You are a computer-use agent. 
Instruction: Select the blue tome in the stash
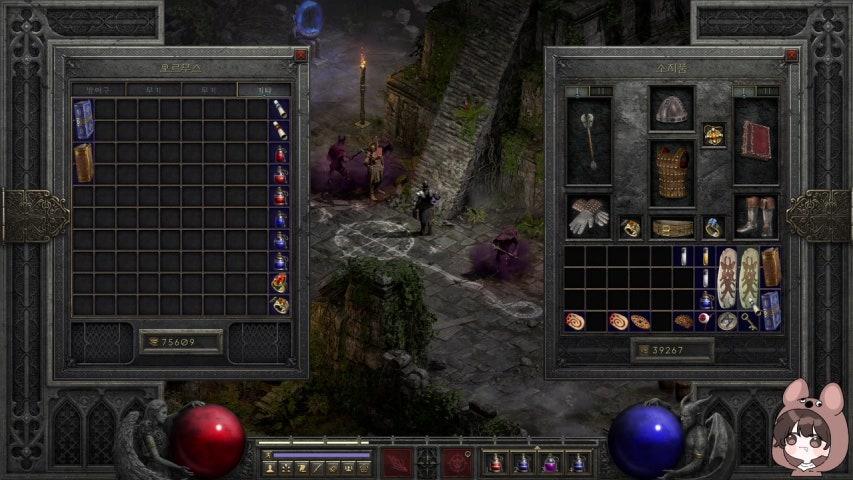click(83, 119)
